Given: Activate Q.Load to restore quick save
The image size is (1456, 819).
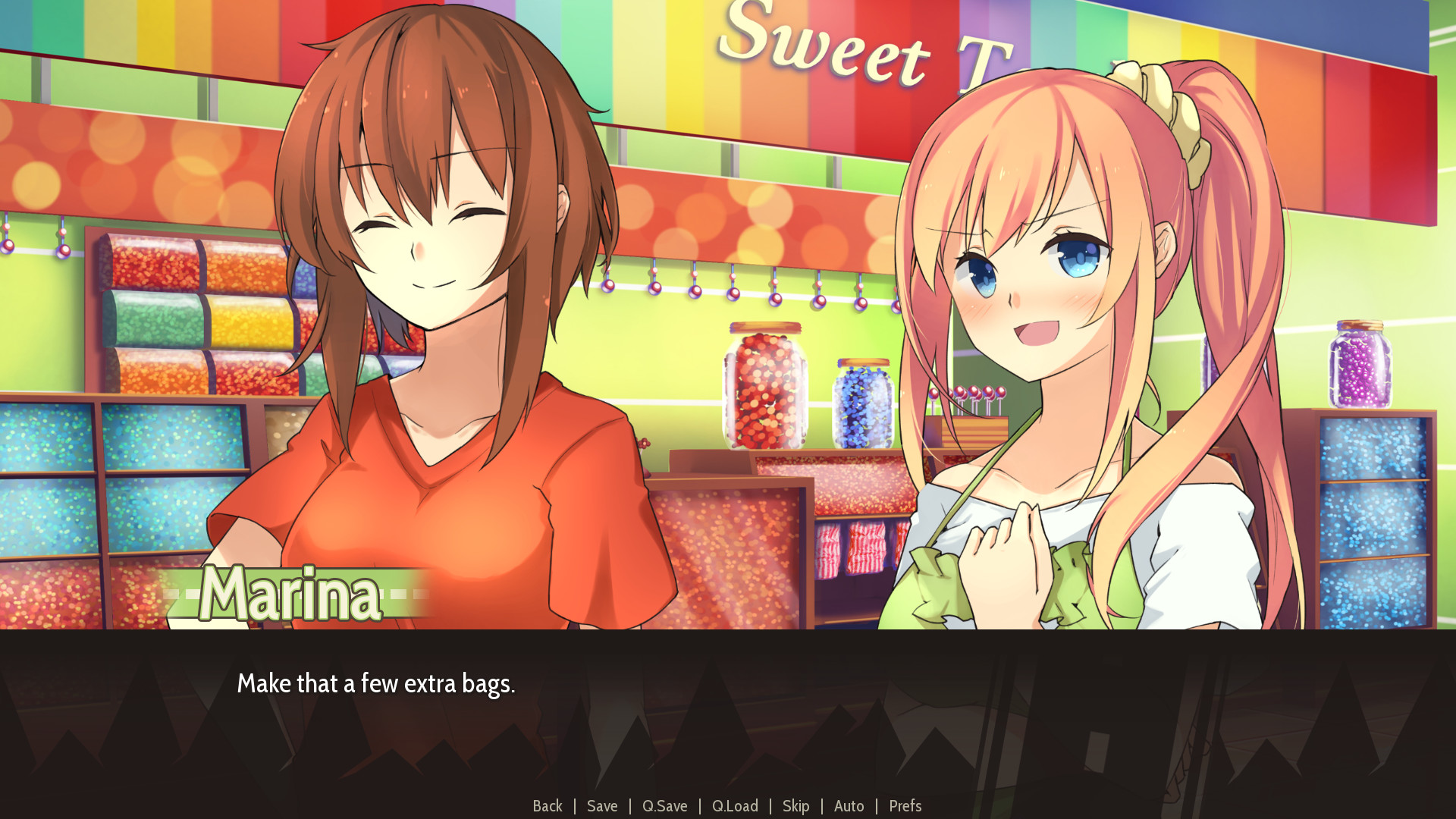Looking at the screenshot, I should coord(735,806).
